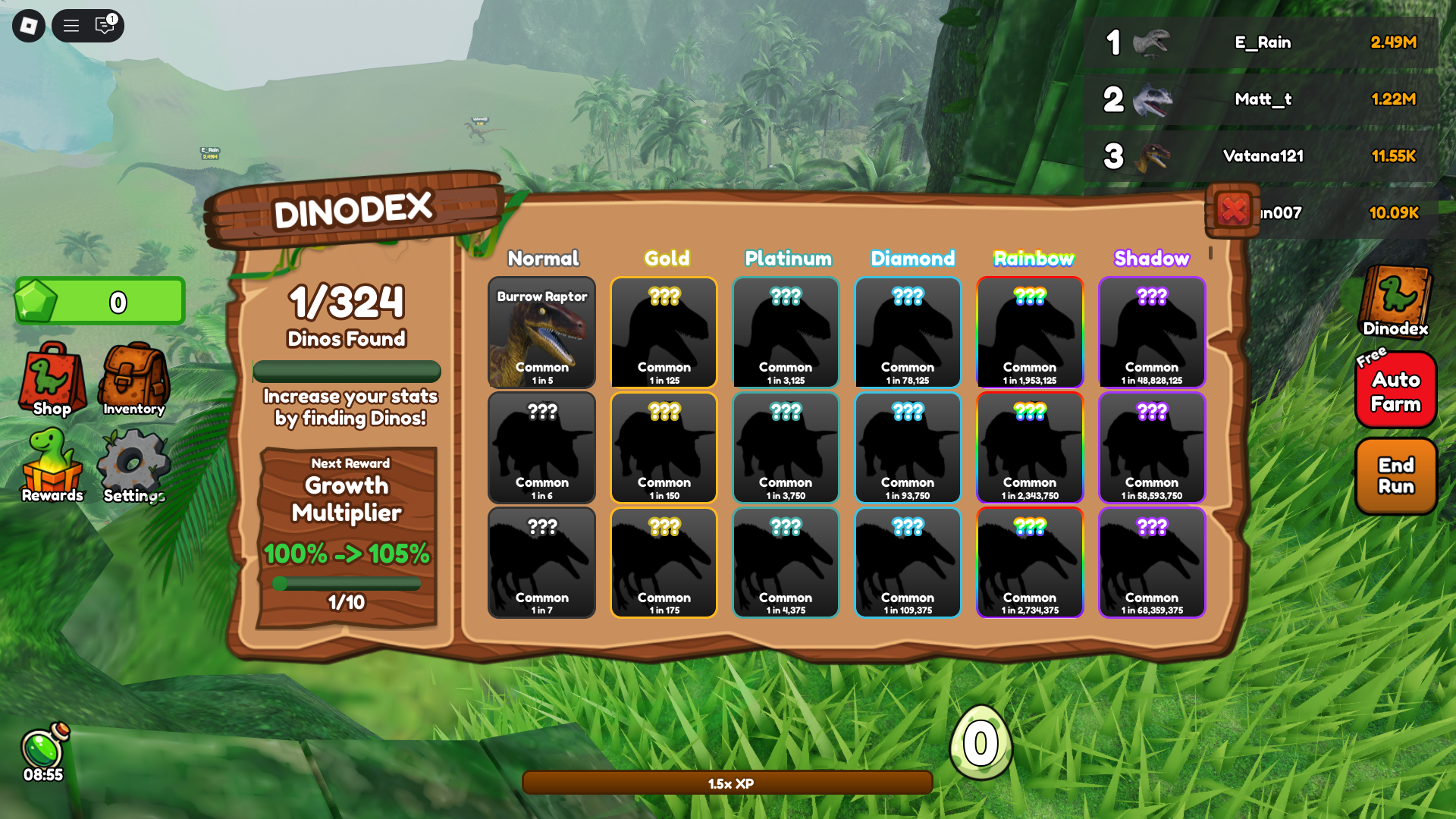Screen dimensions: 1456x819
Task: Open the Roblox chat icon
Action: pyautogui.click(x=105, y=26)
